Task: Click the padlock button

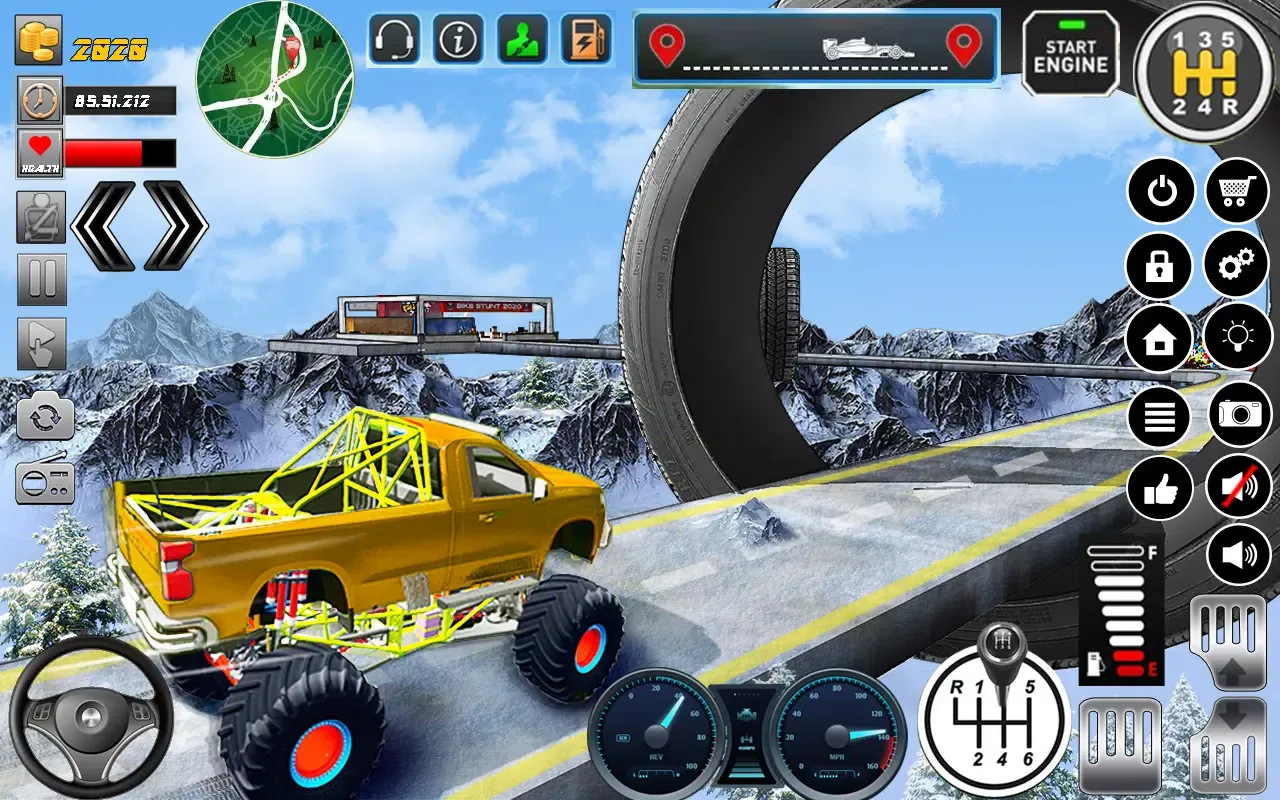Action: [x=1160, y=265]
